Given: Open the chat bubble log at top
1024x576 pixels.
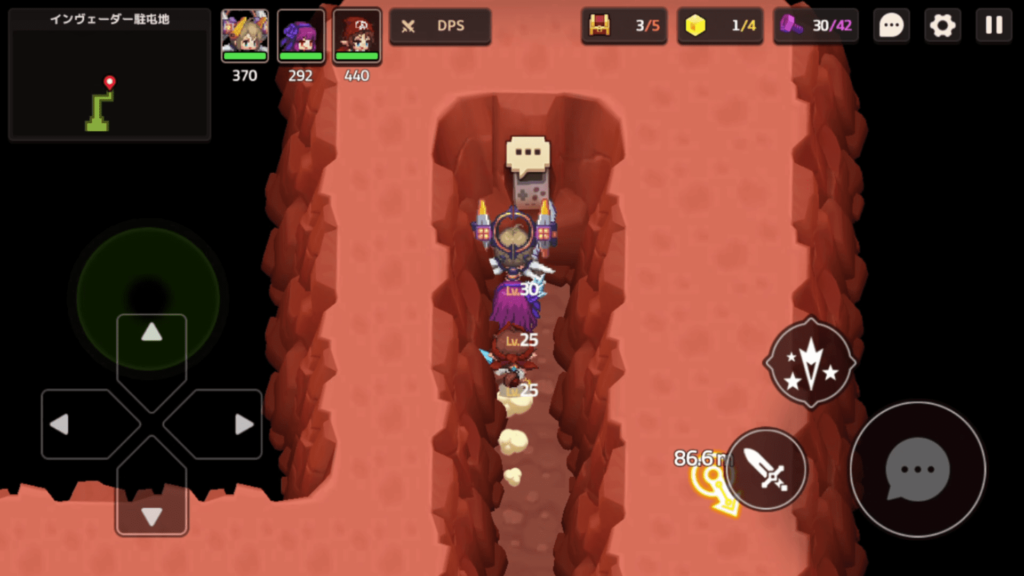Looking at the screenshot, I should [891, 26].
